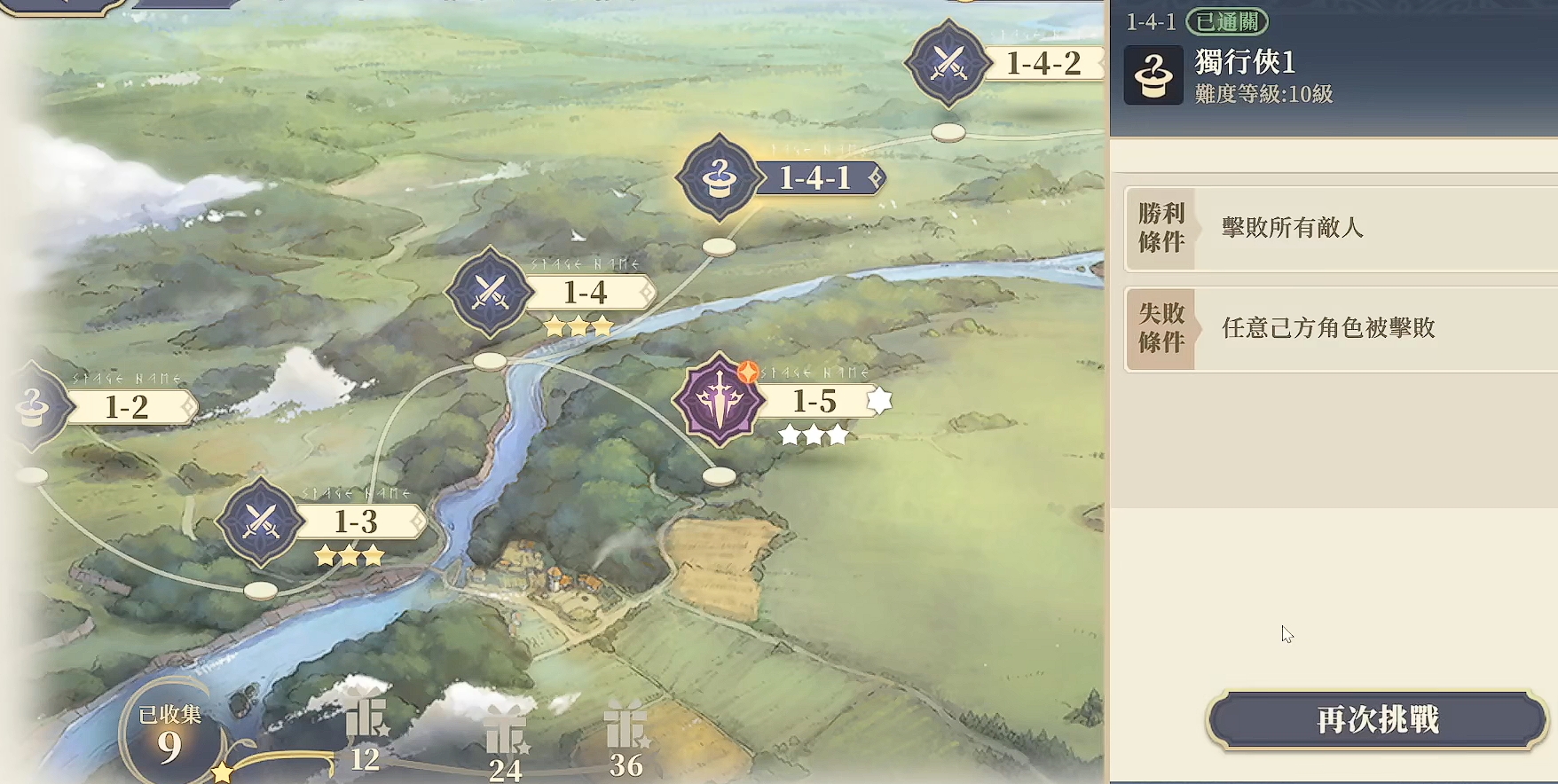Select stage 1-4-2 on the map

coord(949,63)
